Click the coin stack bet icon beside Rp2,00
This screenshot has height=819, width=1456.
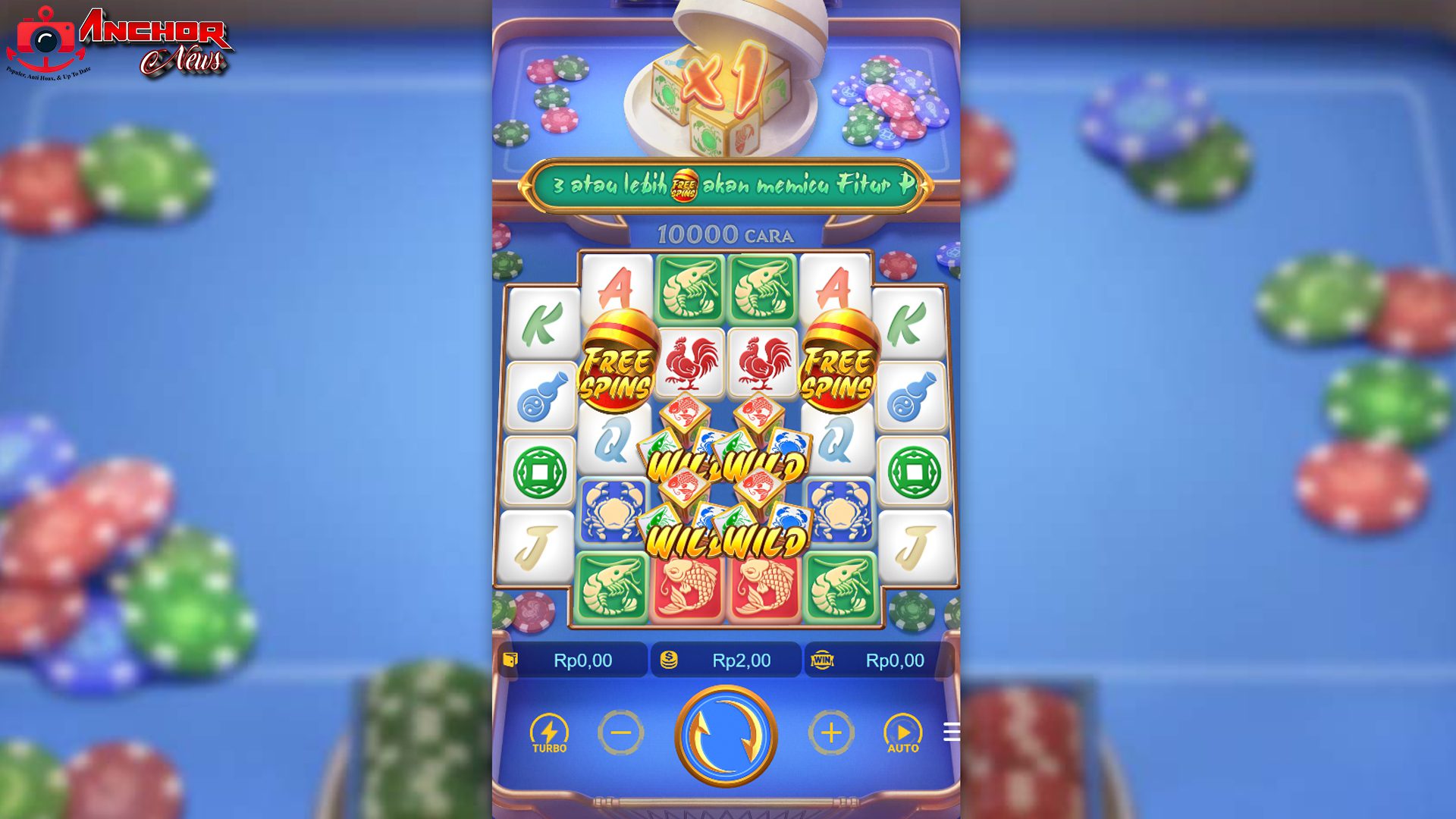(667, 660)
